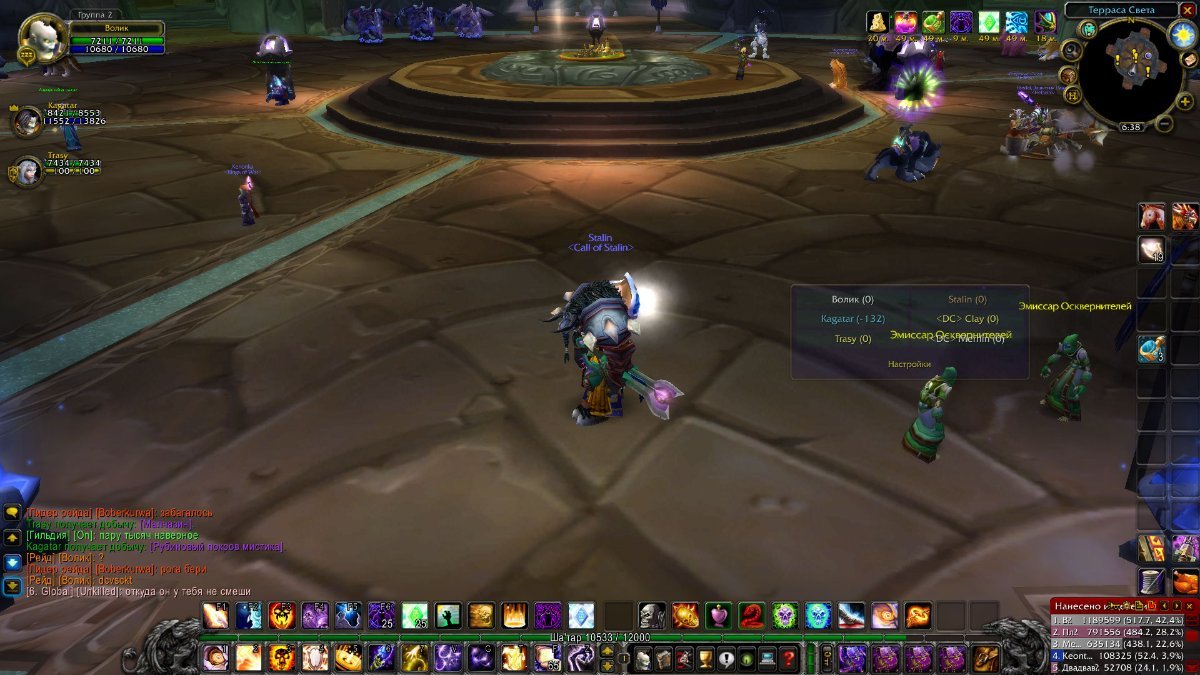Open the golden trophy achievements button
Screen dimensions: 1200x675
coord(705,658)
